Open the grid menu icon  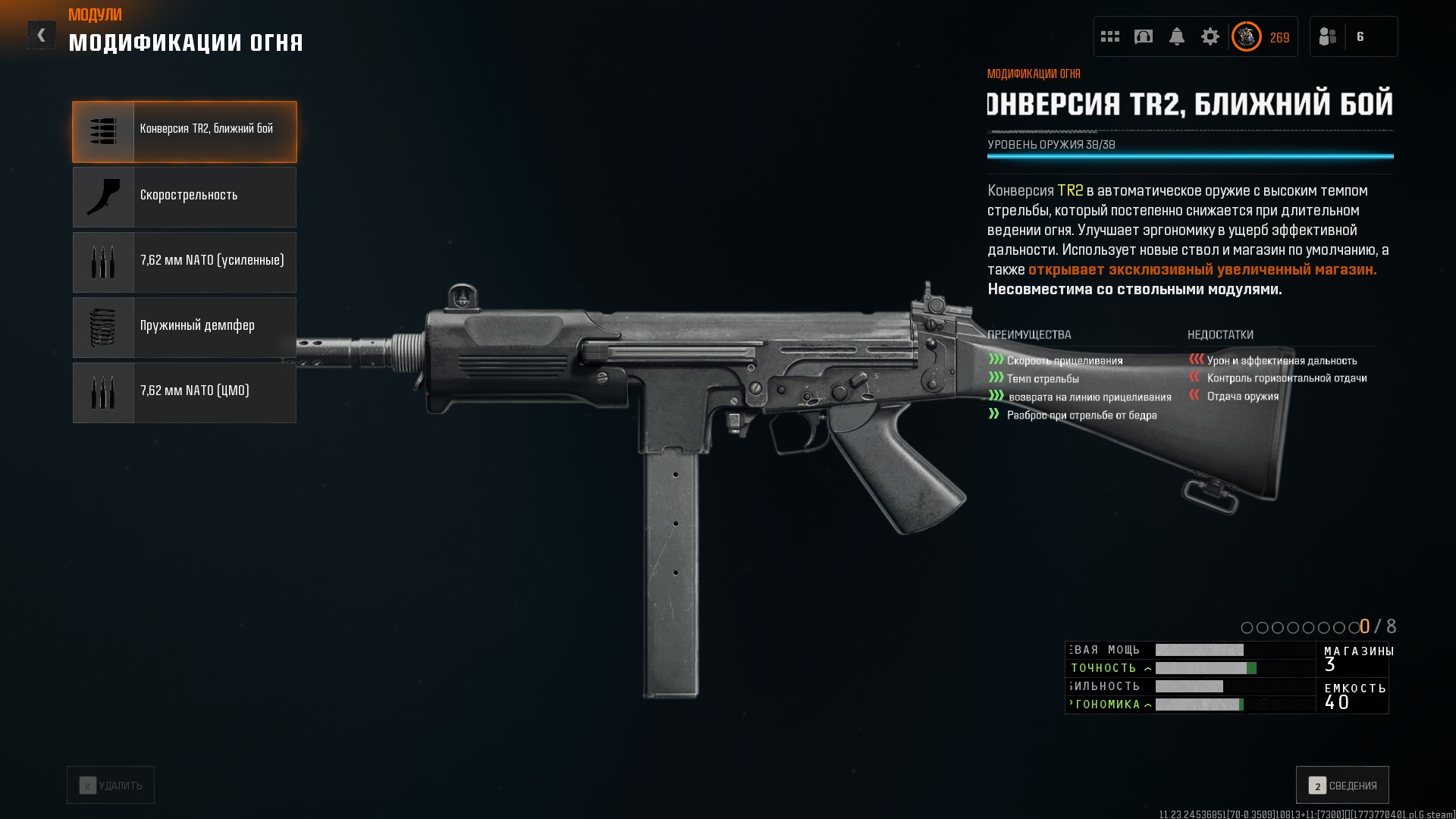(1110, 36)
